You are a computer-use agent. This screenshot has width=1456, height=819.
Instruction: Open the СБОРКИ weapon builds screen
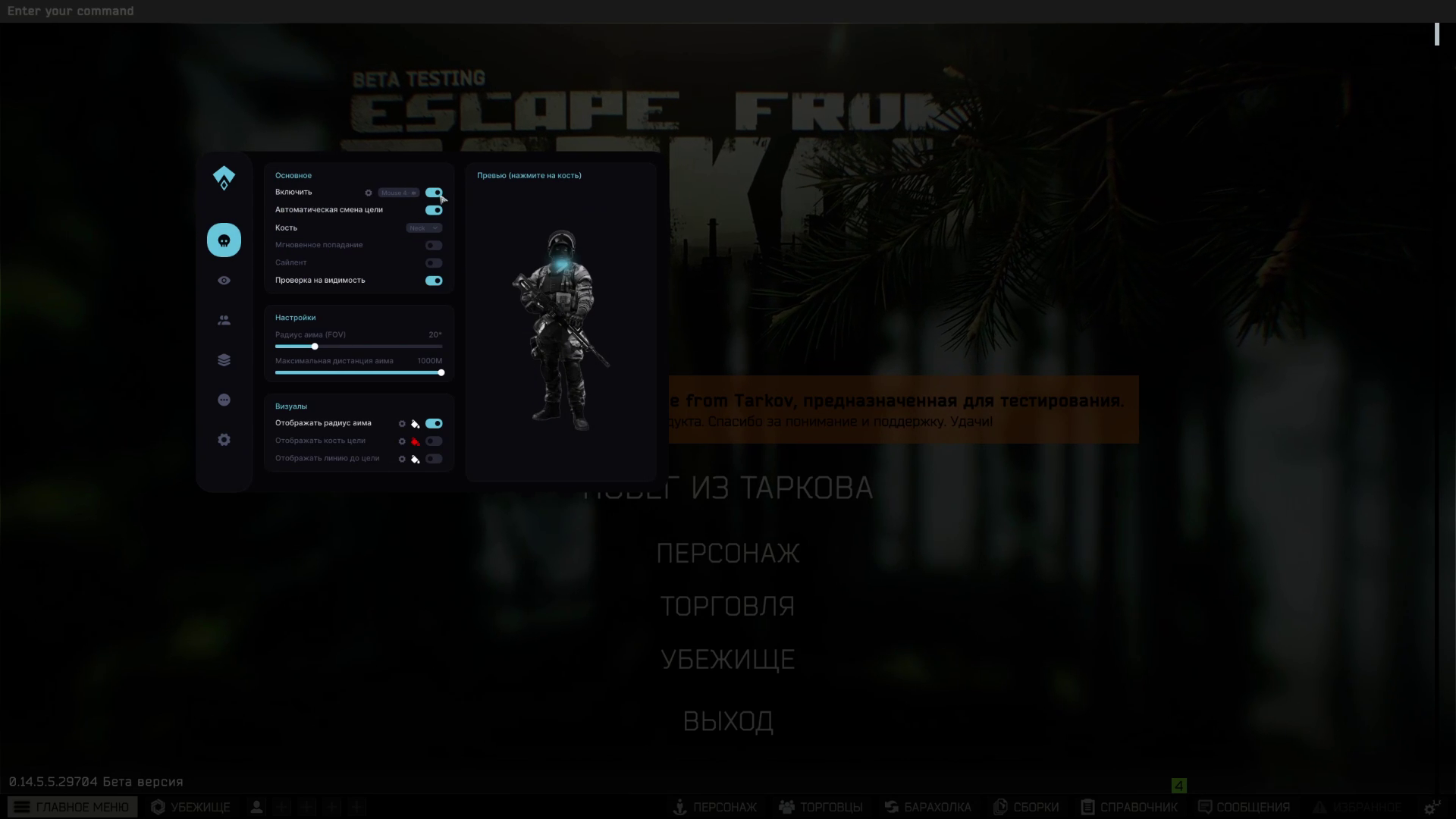pyautogui.click(x=1026, y=807)
